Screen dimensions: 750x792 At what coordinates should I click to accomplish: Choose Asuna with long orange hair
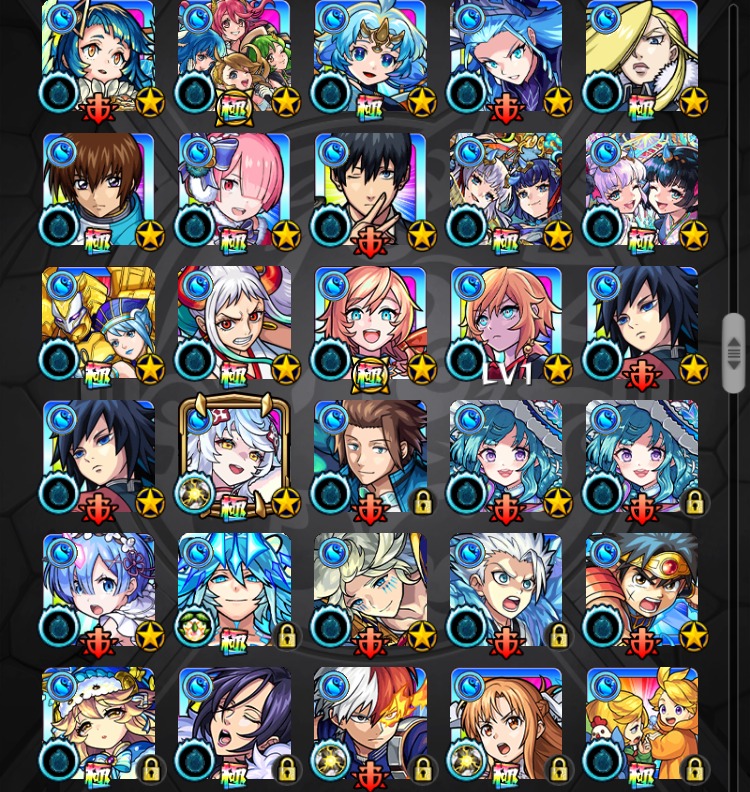pyautogui.click(x=507, y=724)
